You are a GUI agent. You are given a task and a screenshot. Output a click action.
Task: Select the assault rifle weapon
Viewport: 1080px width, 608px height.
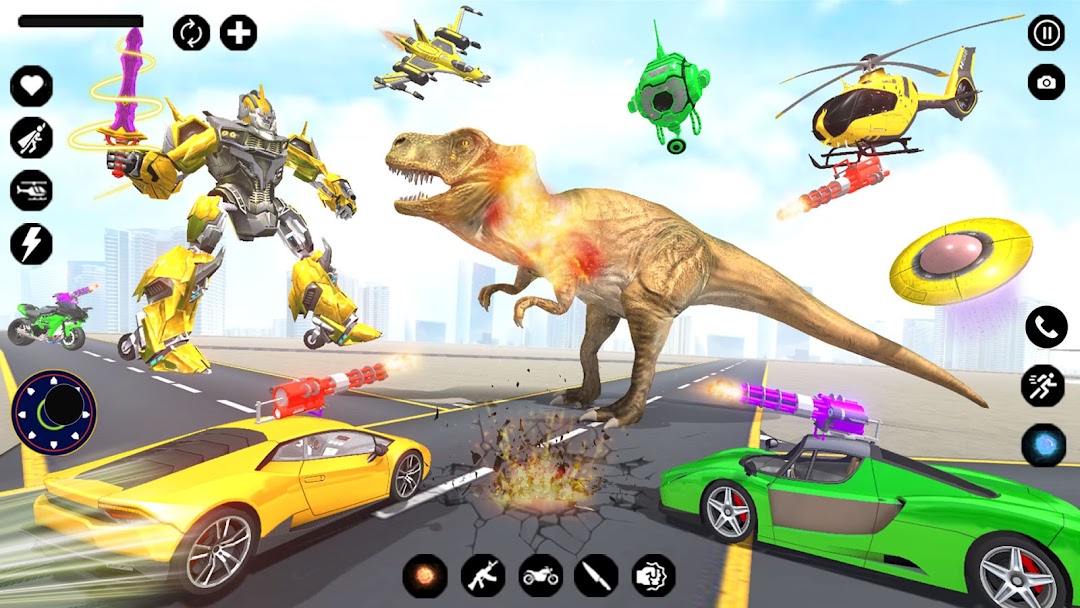tap(482, 576)
